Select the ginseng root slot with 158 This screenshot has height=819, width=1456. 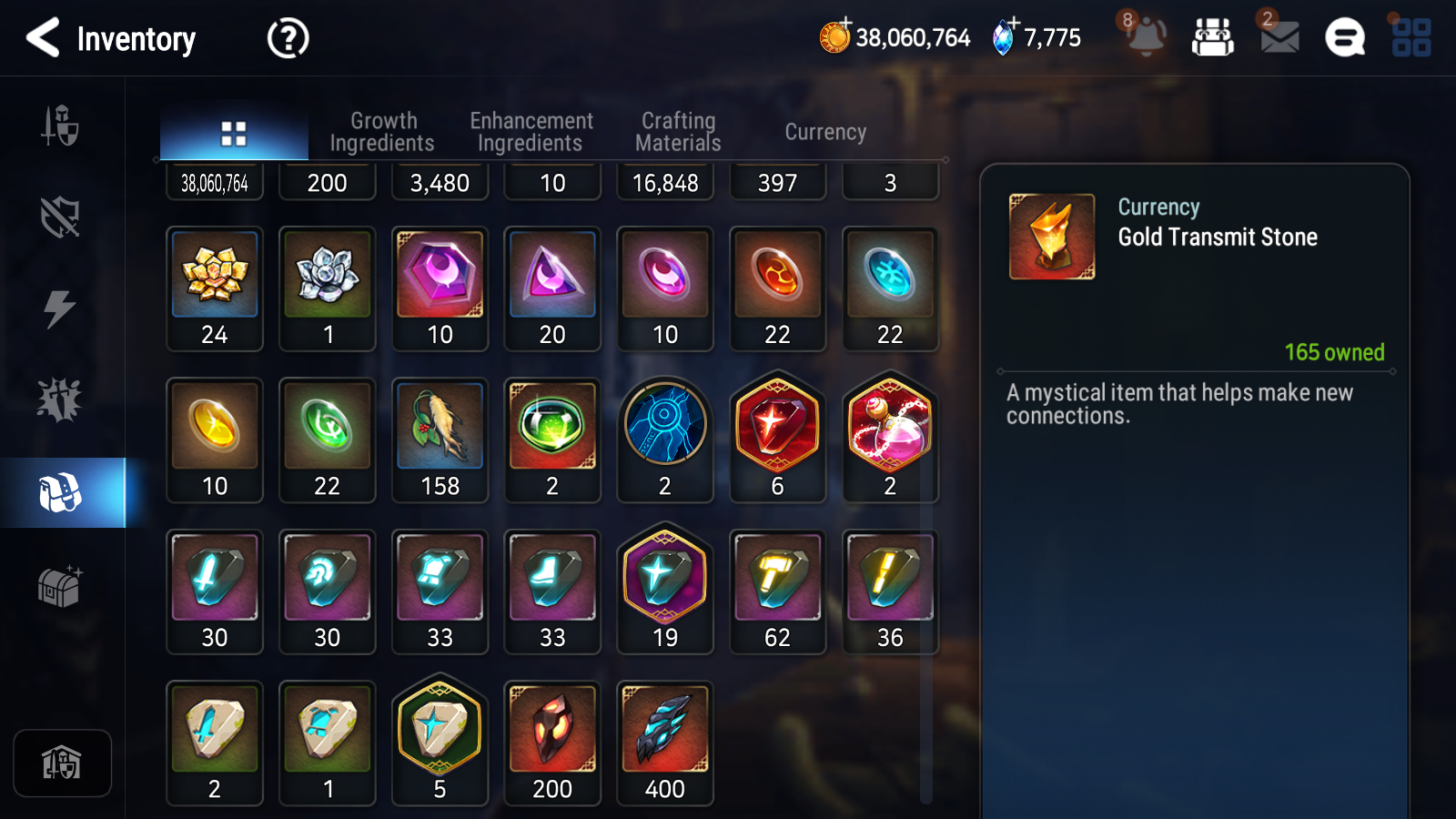440,440
